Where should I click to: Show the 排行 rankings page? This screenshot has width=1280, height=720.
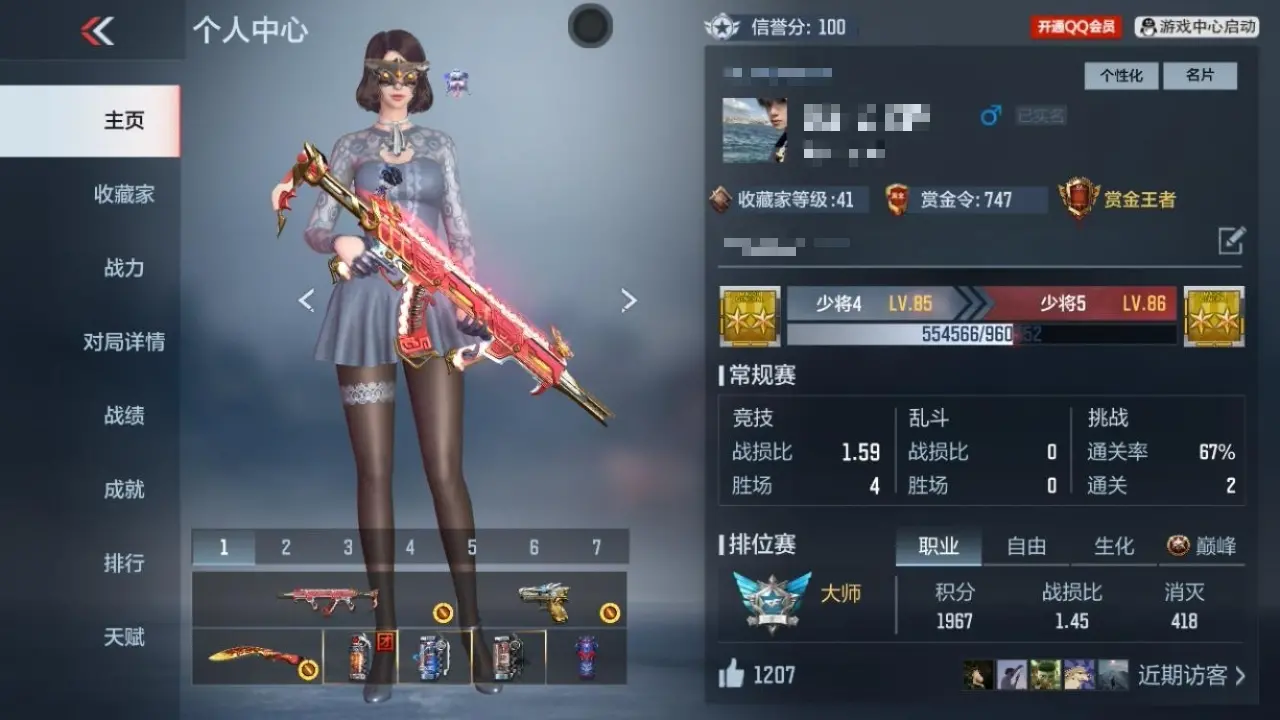coord(124,563)
